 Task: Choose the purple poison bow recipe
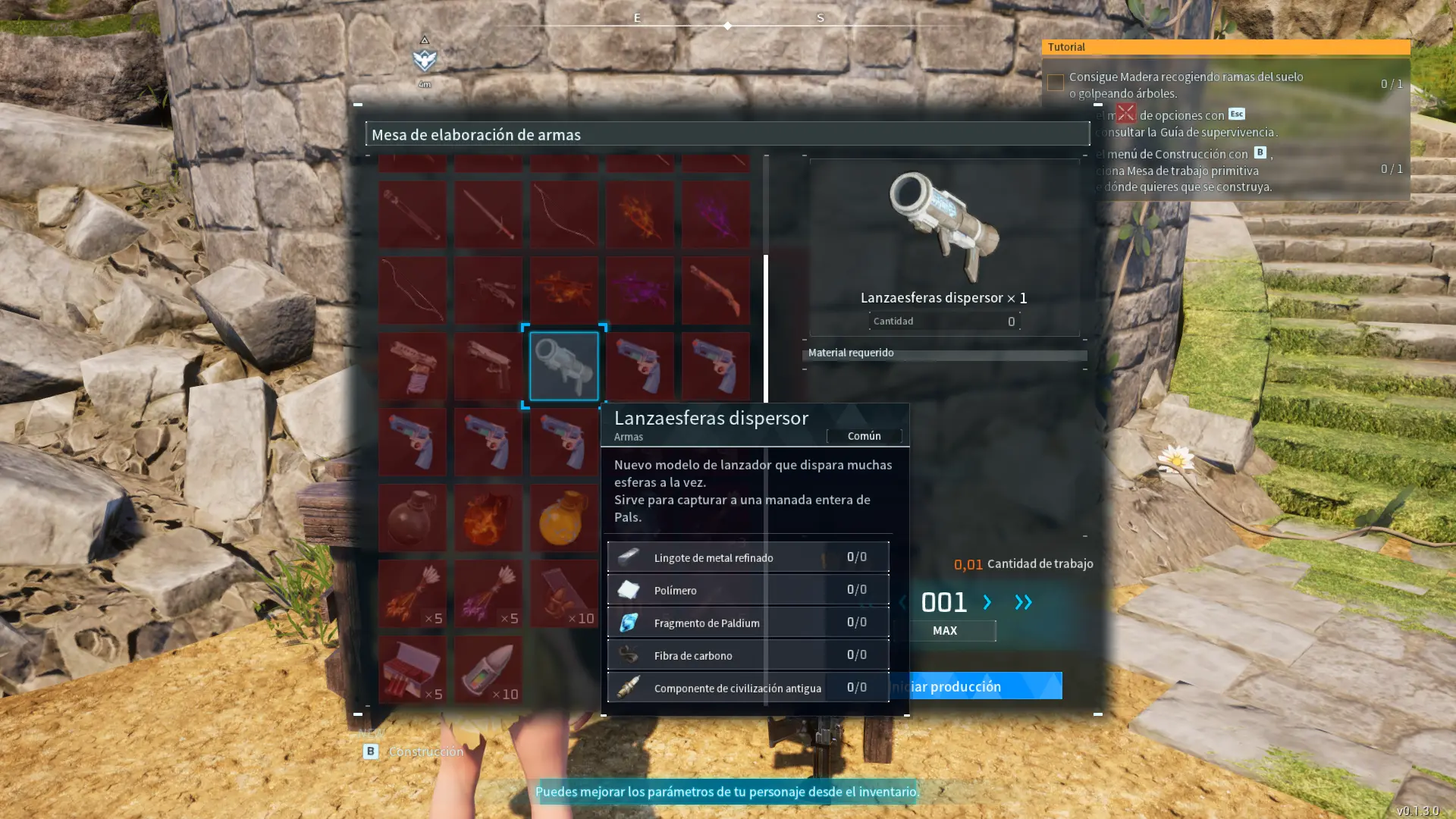715,215
